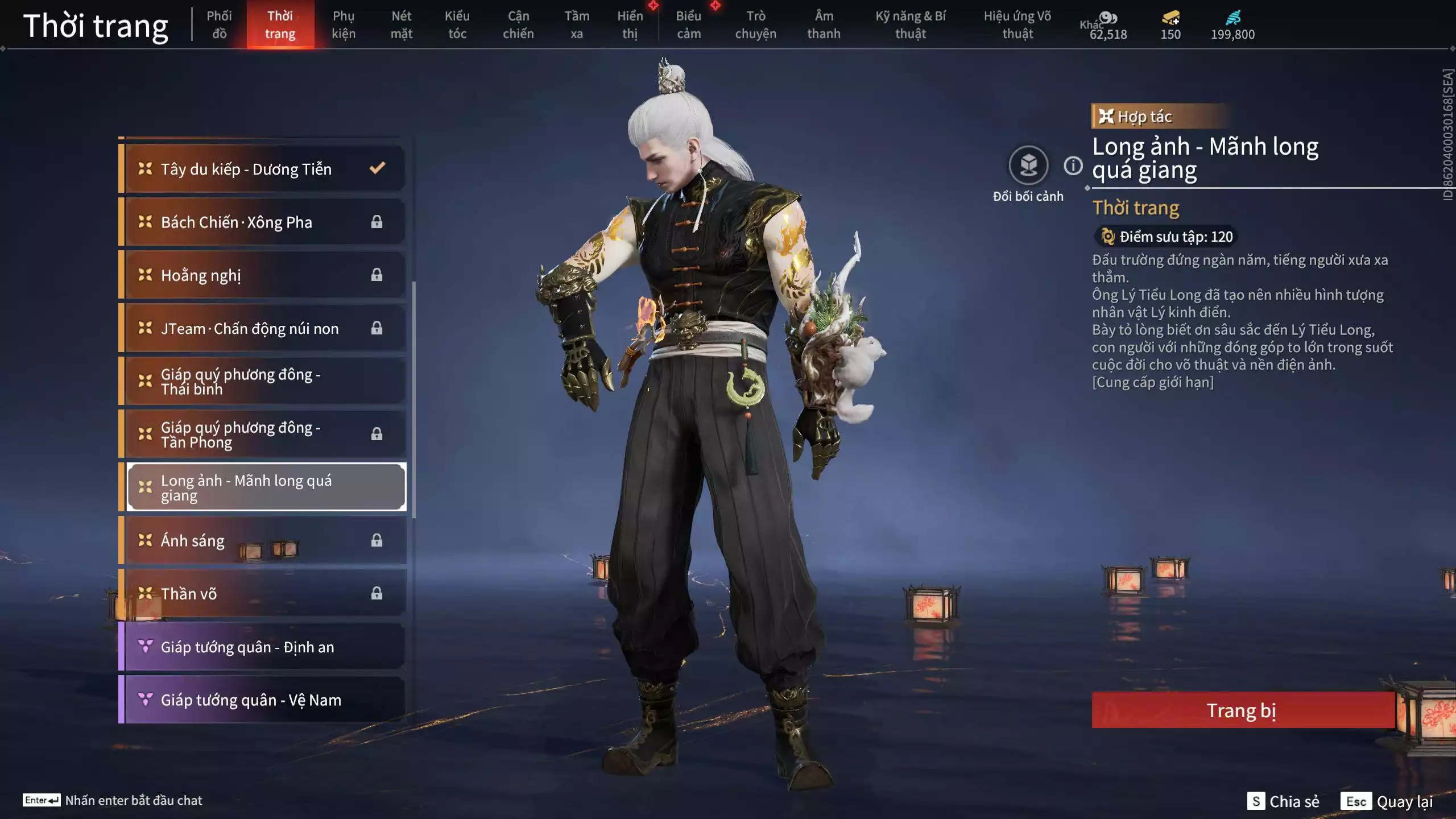Image resolution: width=1456 pixels, height=819 pixels.
Task: Open the Cận chiến tab
Action: coord(518,25)
